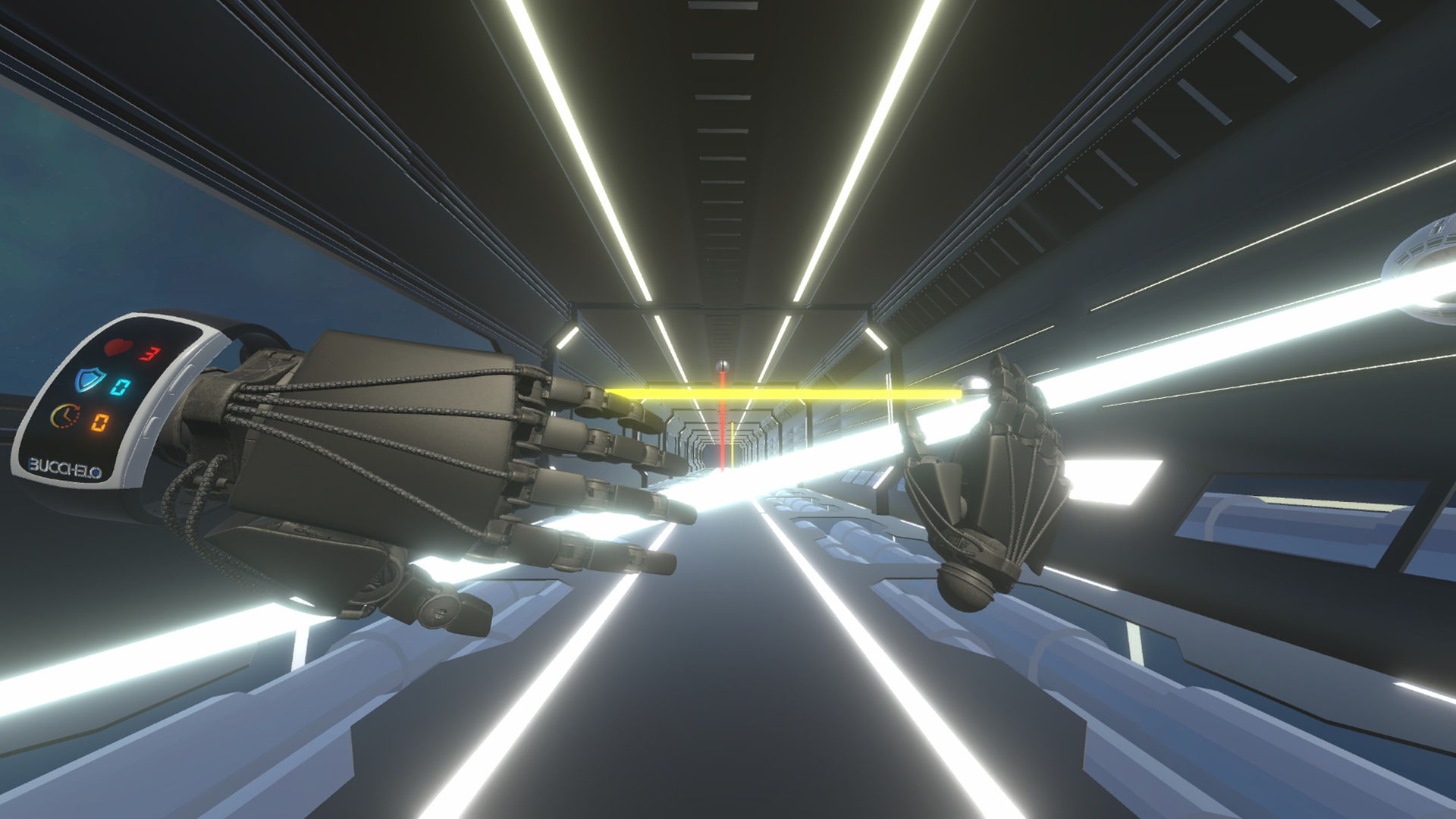Viewport: 1456px width, 819px height.
Task: Click the red heart health icon
Action: 118,347
